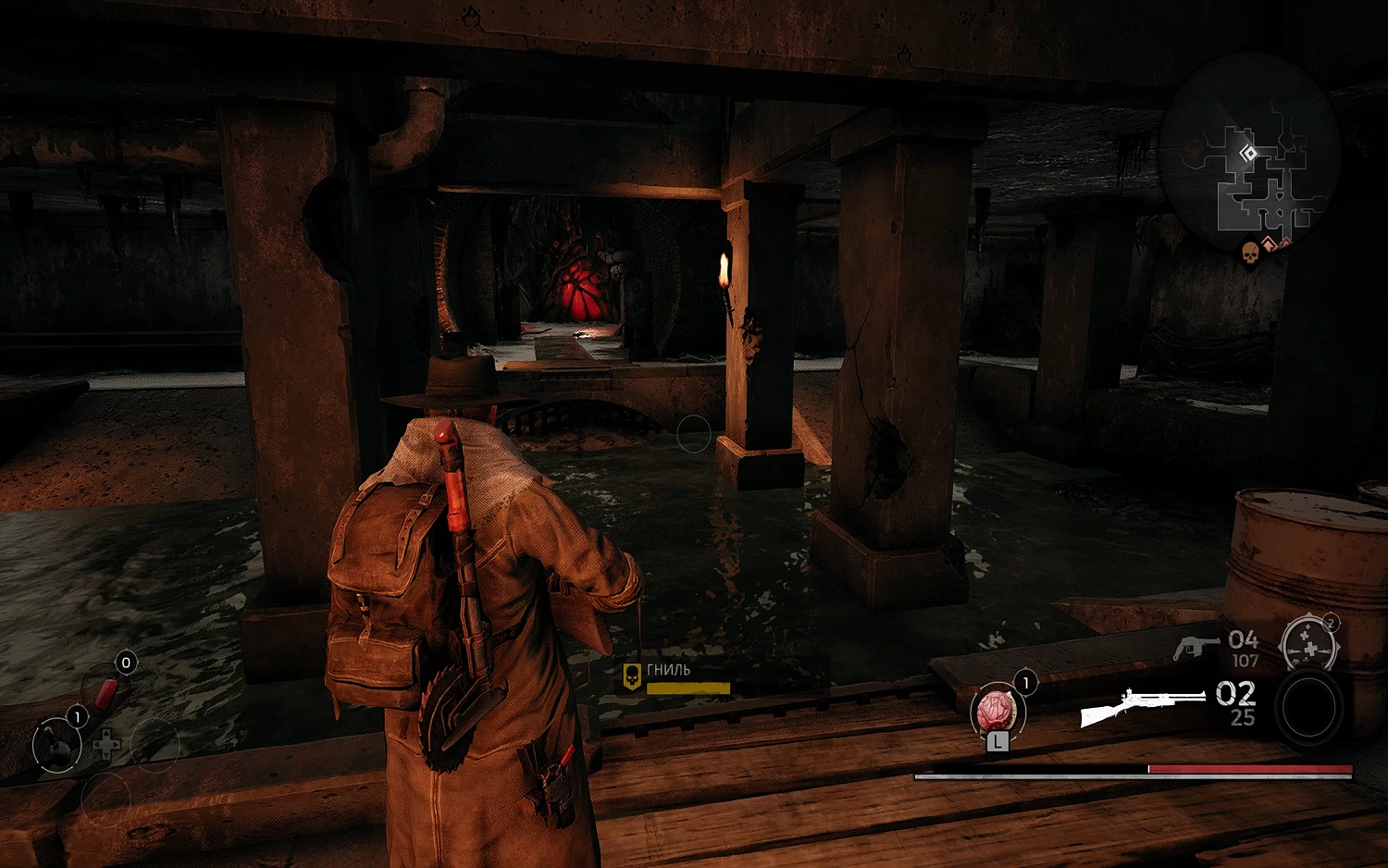This screenshot has width=1388, height=868.
Task: Activate the weapon mod icon with crosses
Action: [1307, 643]
